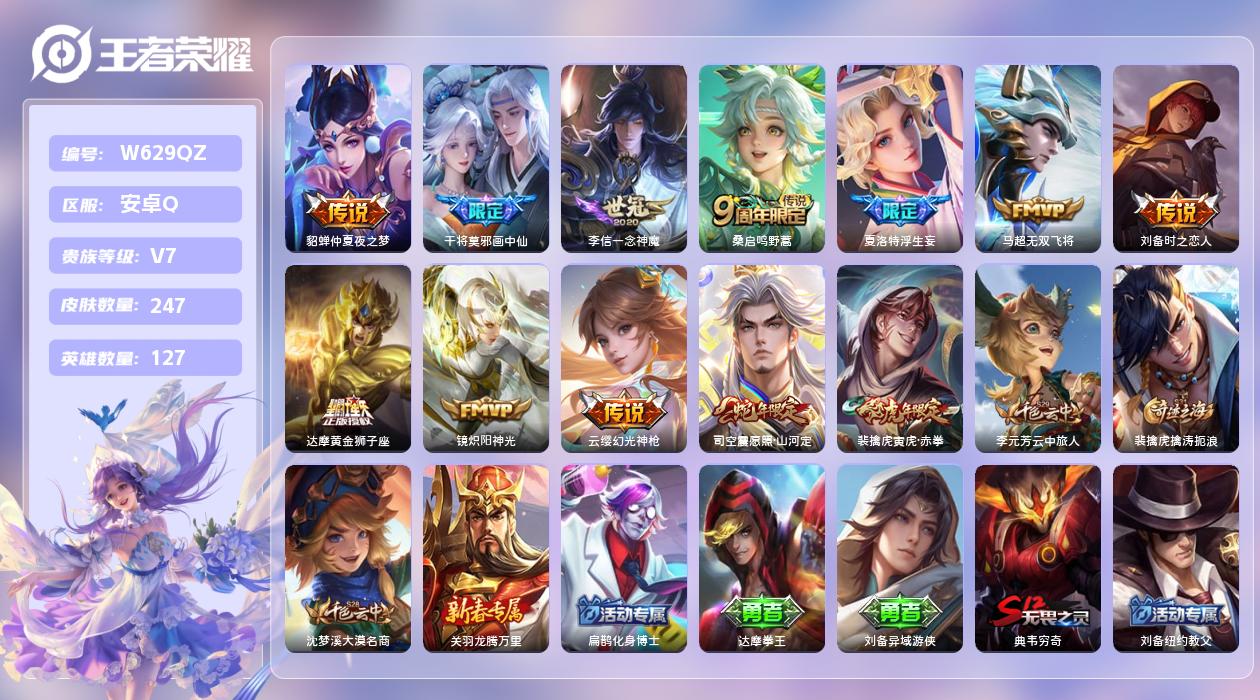The height and width of the screenshot is (700, 1260).
Task: View the 刘备纽约教父 skin card
Action: (1176, 558)
